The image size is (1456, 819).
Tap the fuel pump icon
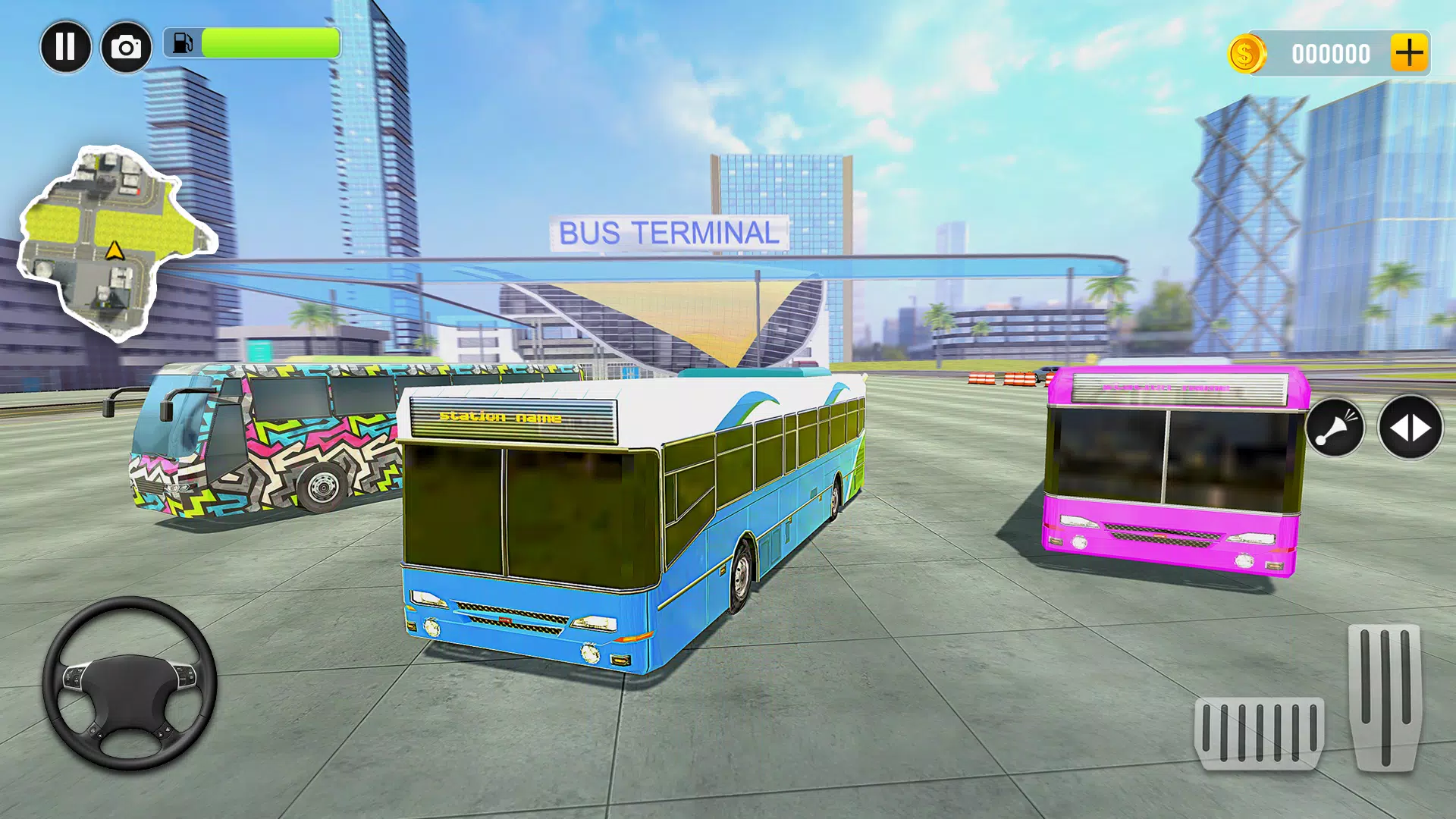182,43
